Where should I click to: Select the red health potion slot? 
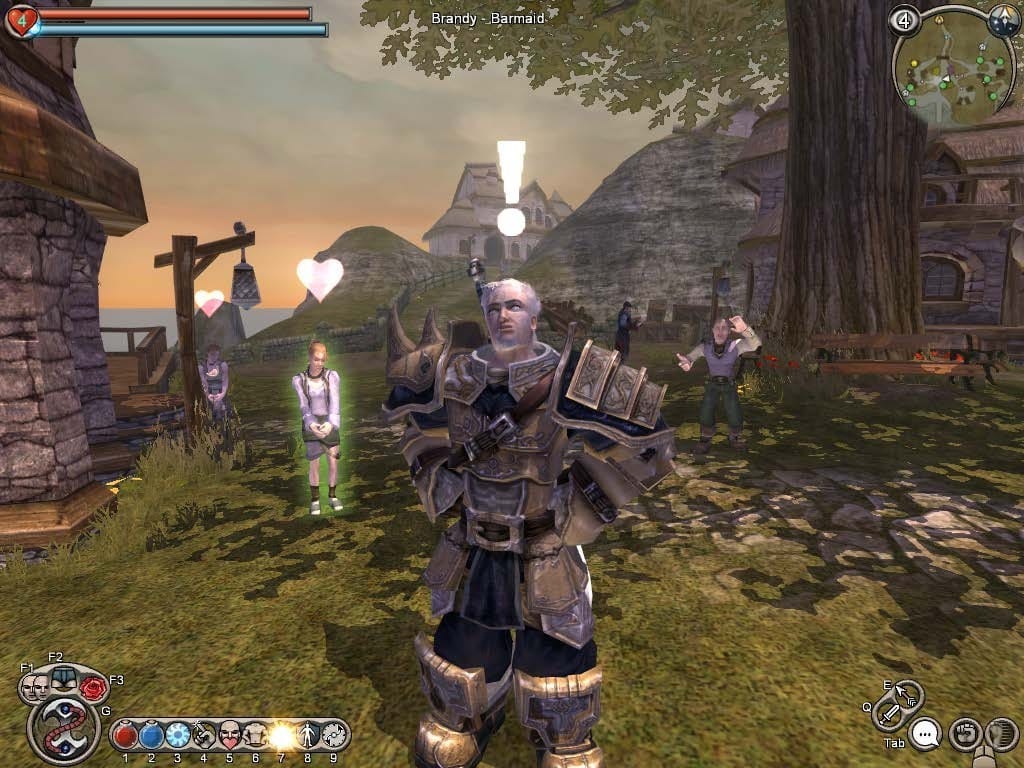click(x=125, y=736)
